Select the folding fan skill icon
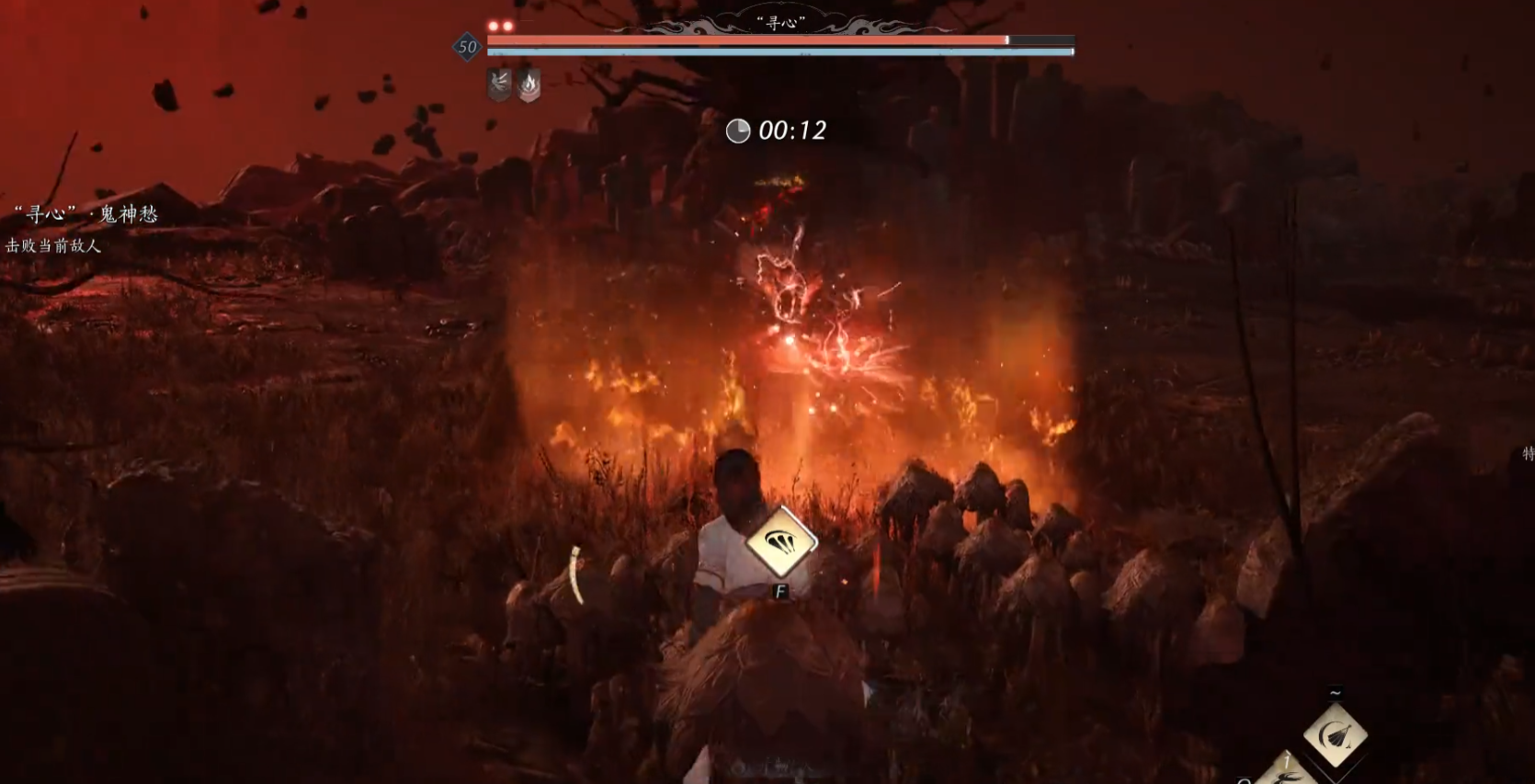The height and width of the screenshot is (784, 1535). 1335,735
